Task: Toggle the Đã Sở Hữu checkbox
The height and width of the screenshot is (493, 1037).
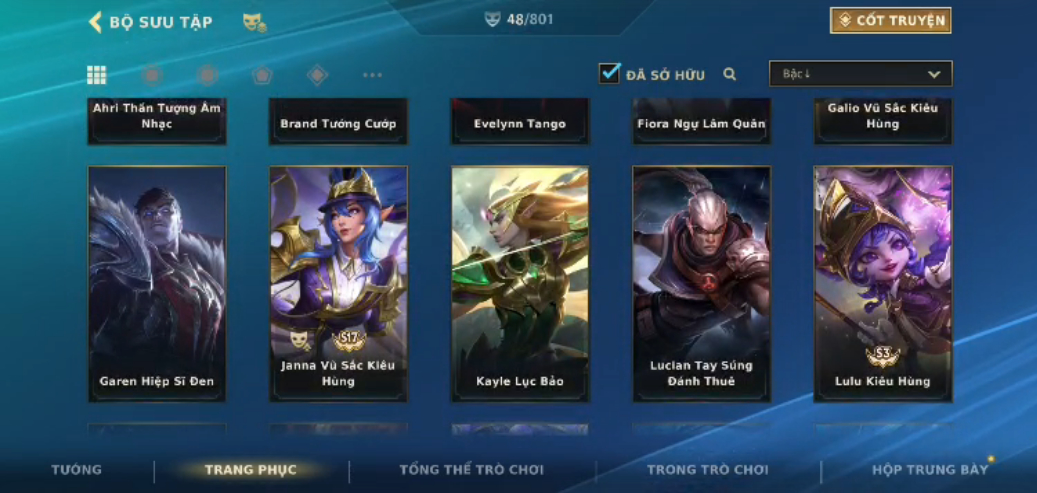Action: click(609, 74)
